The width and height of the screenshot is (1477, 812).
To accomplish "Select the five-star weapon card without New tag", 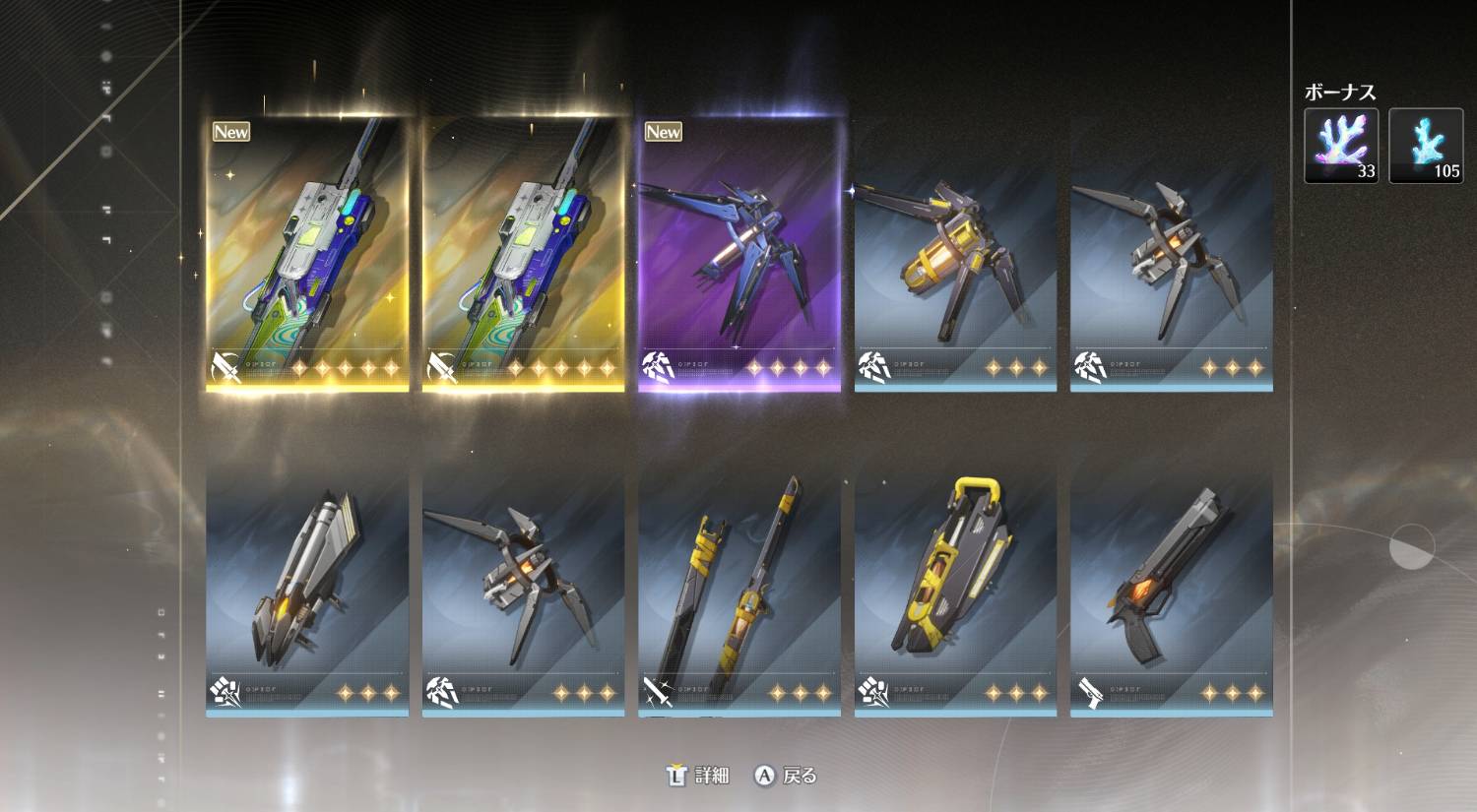I will coord(524,256).
